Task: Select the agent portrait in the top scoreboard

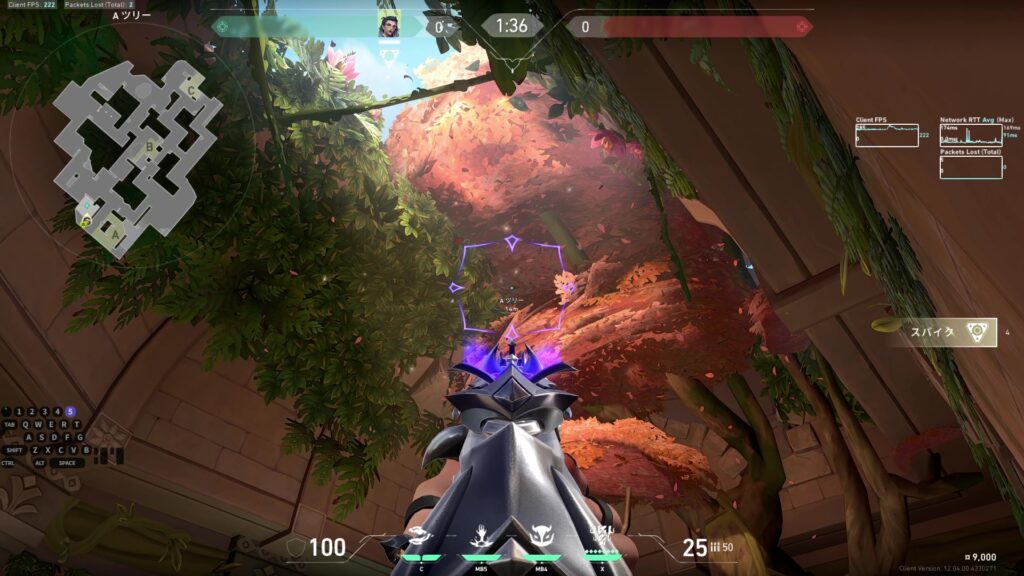Action: [388, 26]
